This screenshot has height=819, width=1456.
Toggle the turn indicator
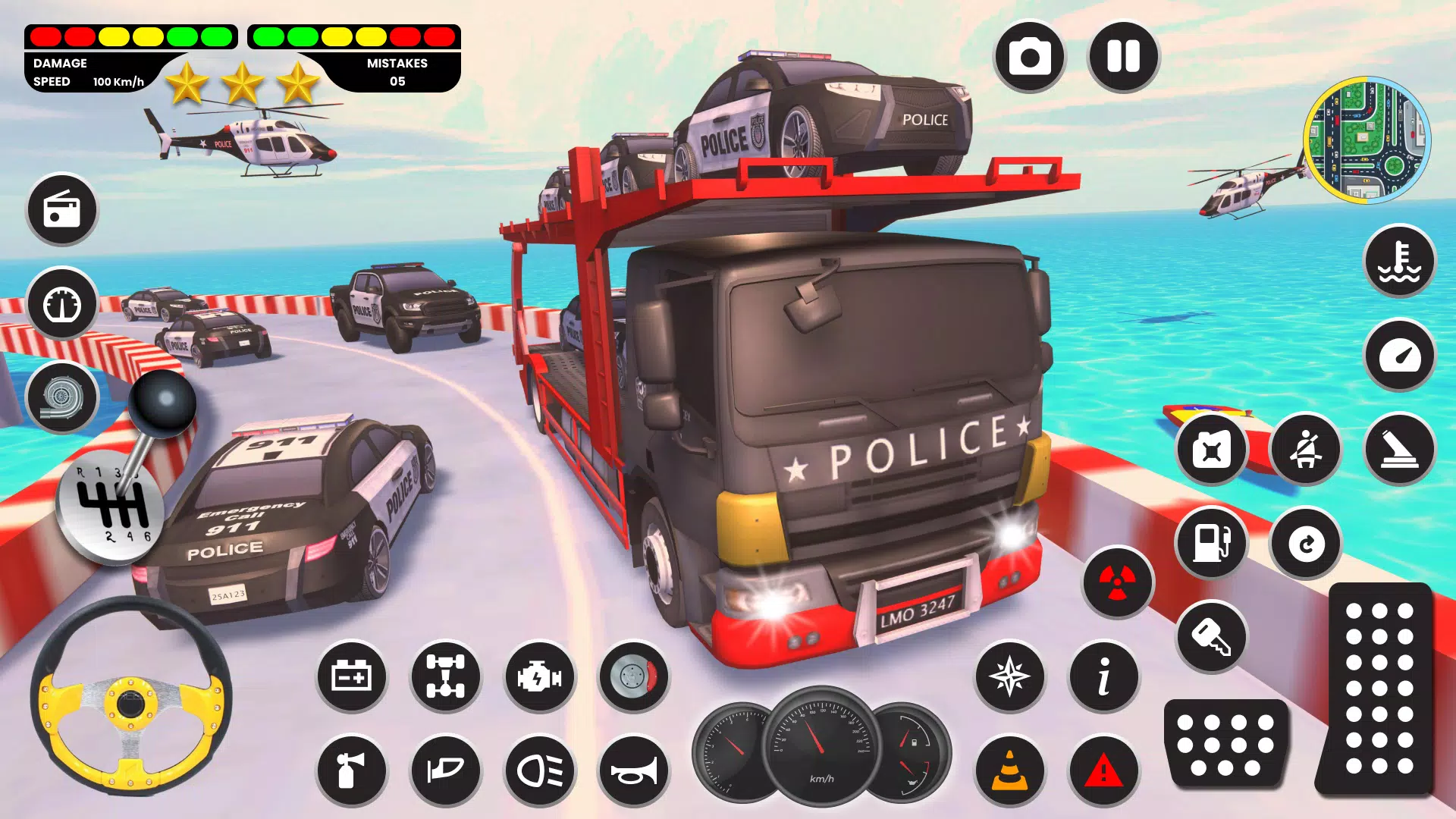[x=445, y=770]
